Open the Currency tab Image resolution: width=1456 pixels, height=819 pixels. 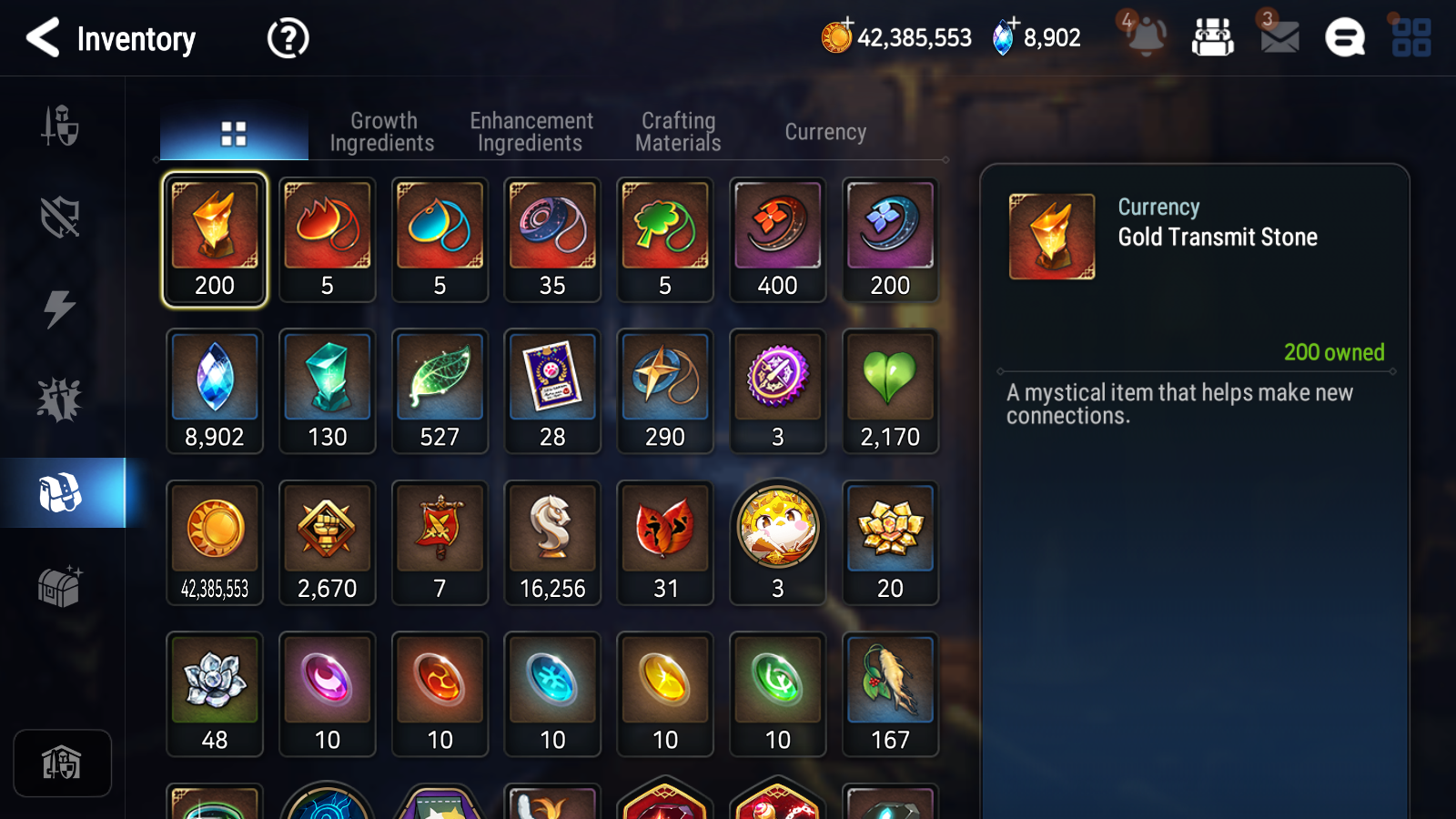[824, 131]
